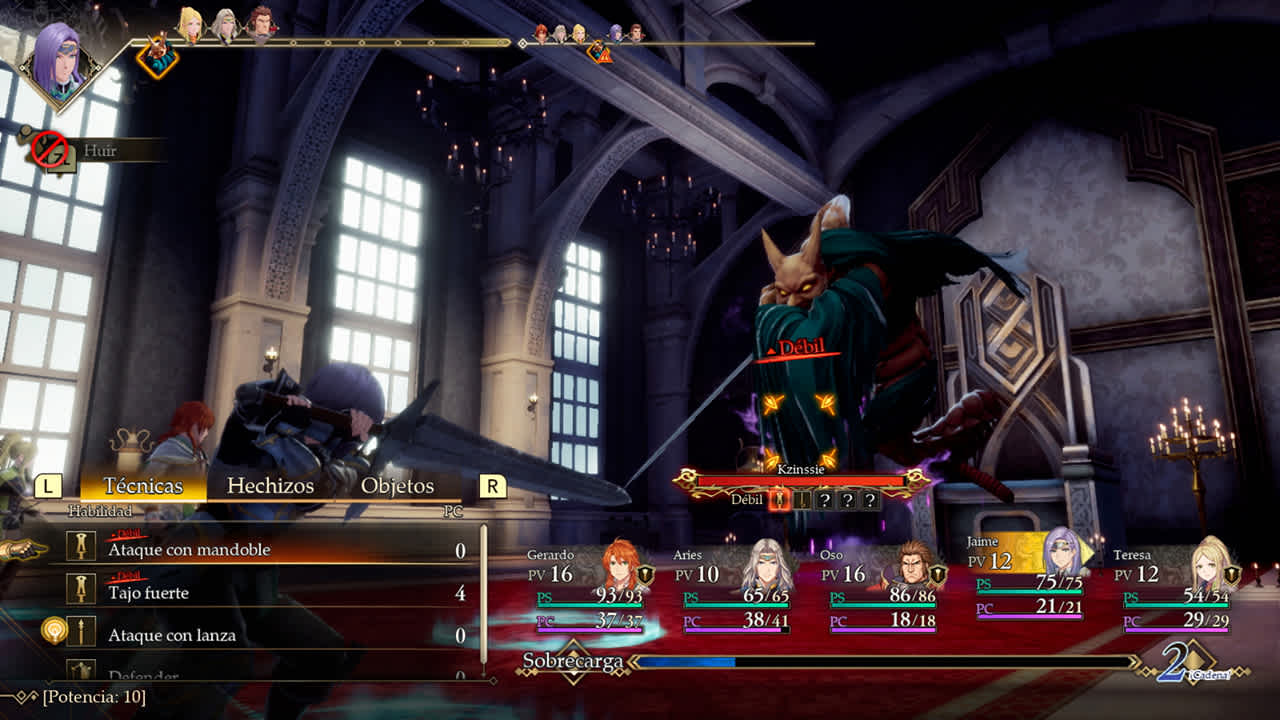Image resolution: width=1280 pixels, height=720 pixels.
Task: Click the red overload diamond on the right timeline
Action: click(600, 55)
